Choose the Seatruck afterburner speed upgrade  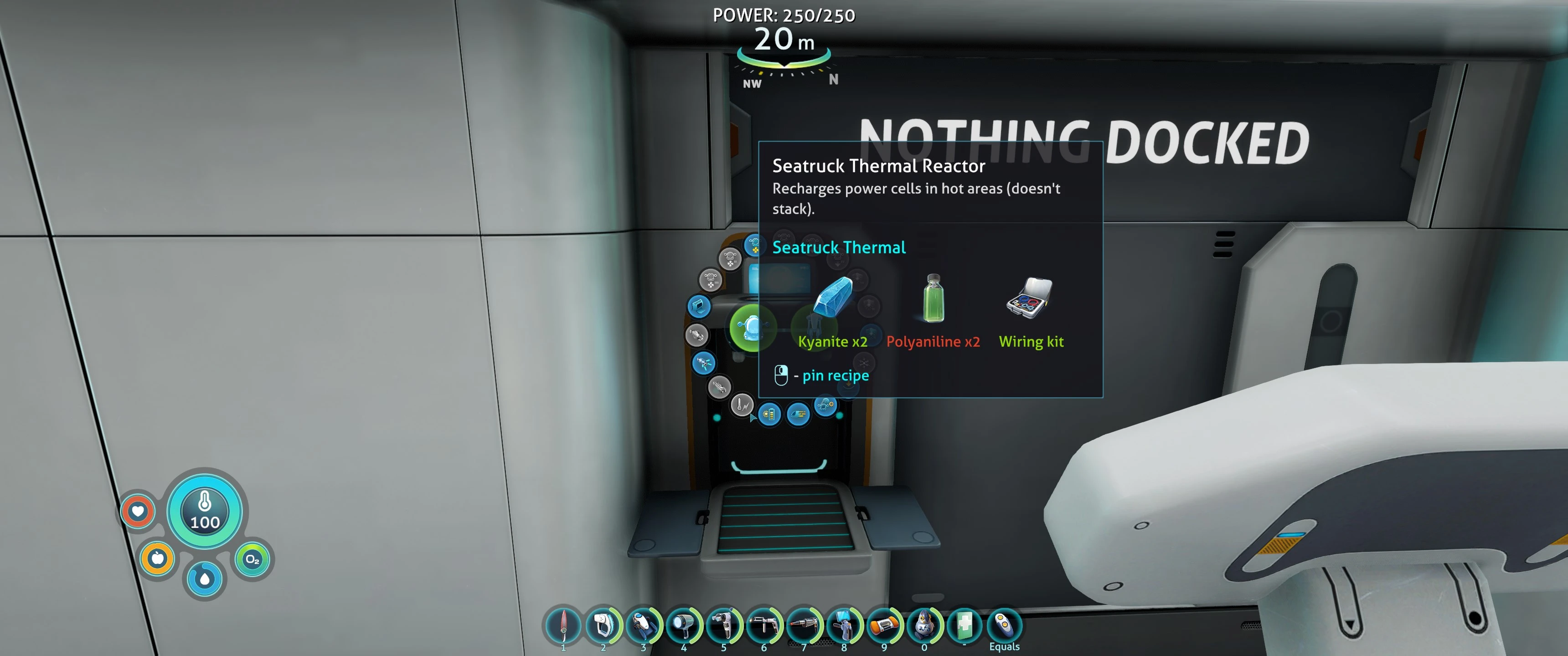pyautogui.click(x=798, y=415)
